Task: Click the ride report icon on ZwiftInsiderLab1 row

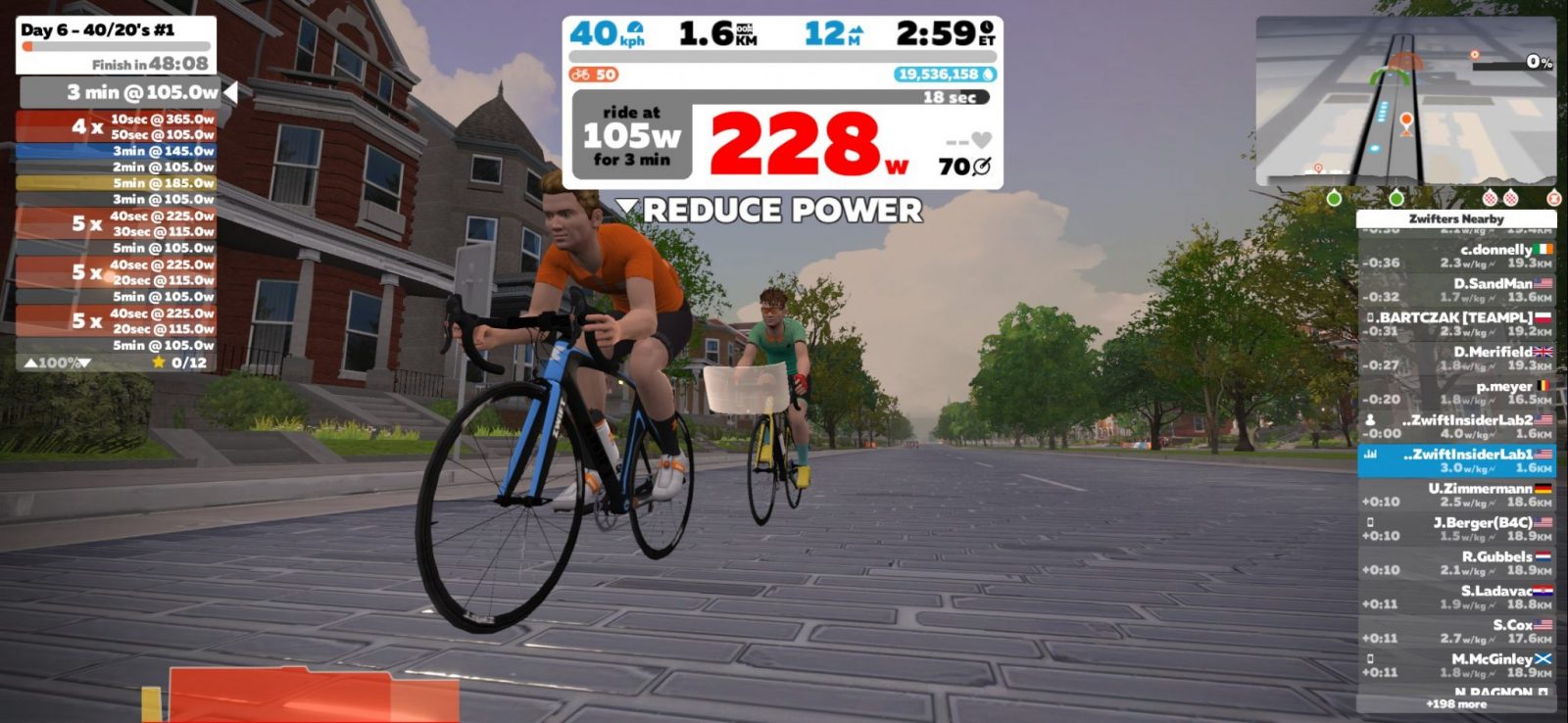Action: pos(1369,454)
